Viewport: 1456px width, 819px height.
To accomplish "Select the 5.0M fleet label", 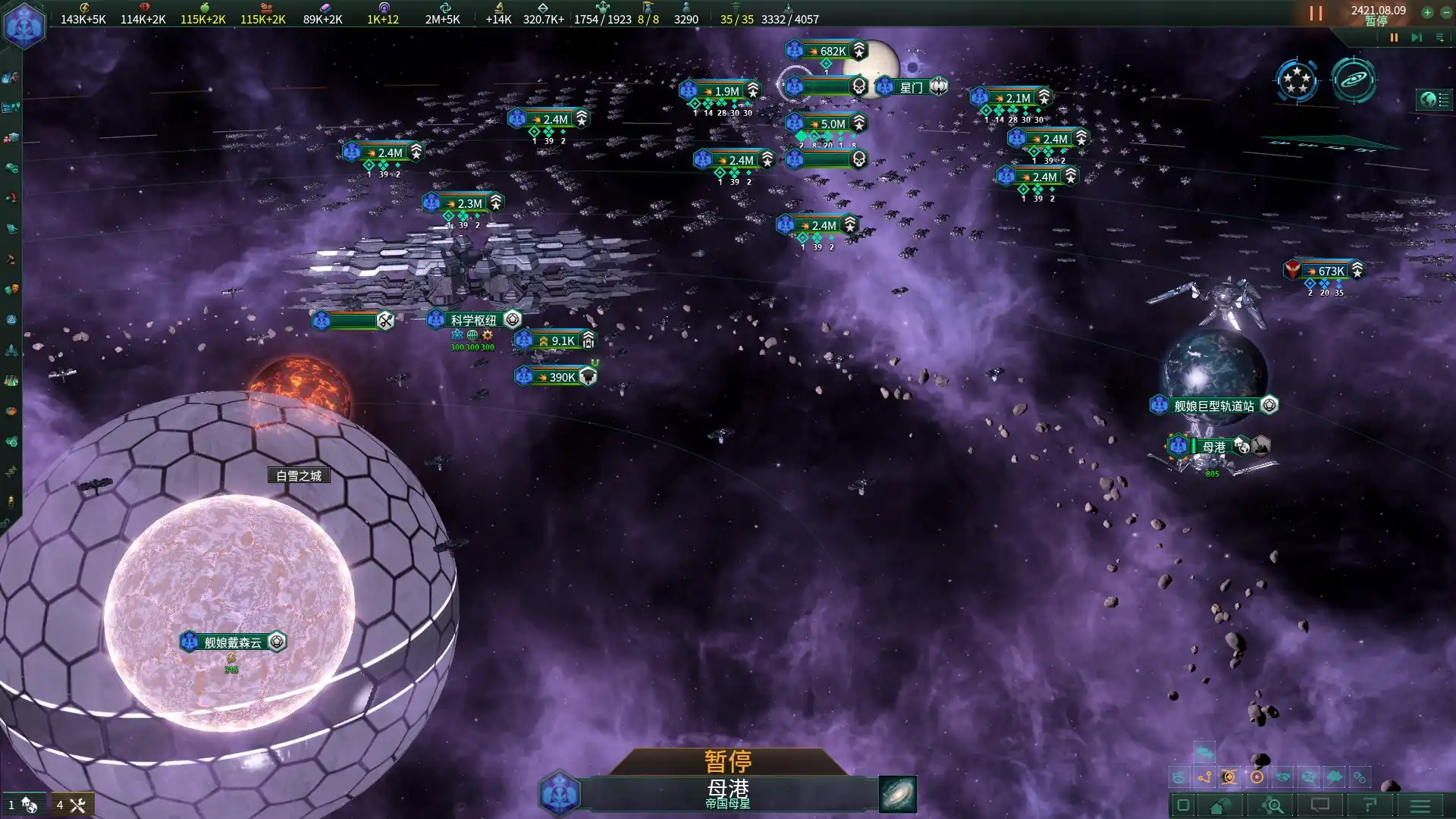I will (833, 124).
